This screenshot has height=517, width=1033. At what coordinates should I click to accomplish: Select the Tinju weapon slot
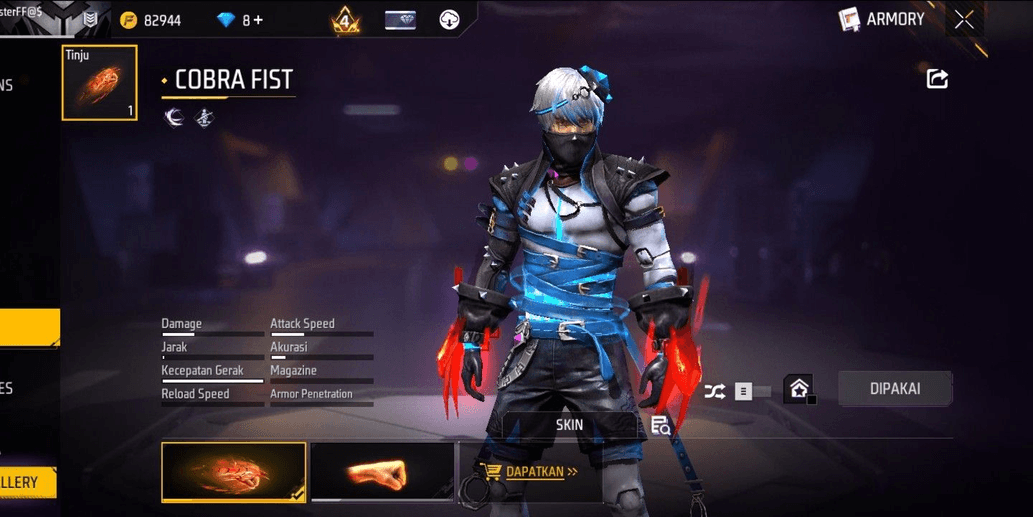(x=99, y=83)
